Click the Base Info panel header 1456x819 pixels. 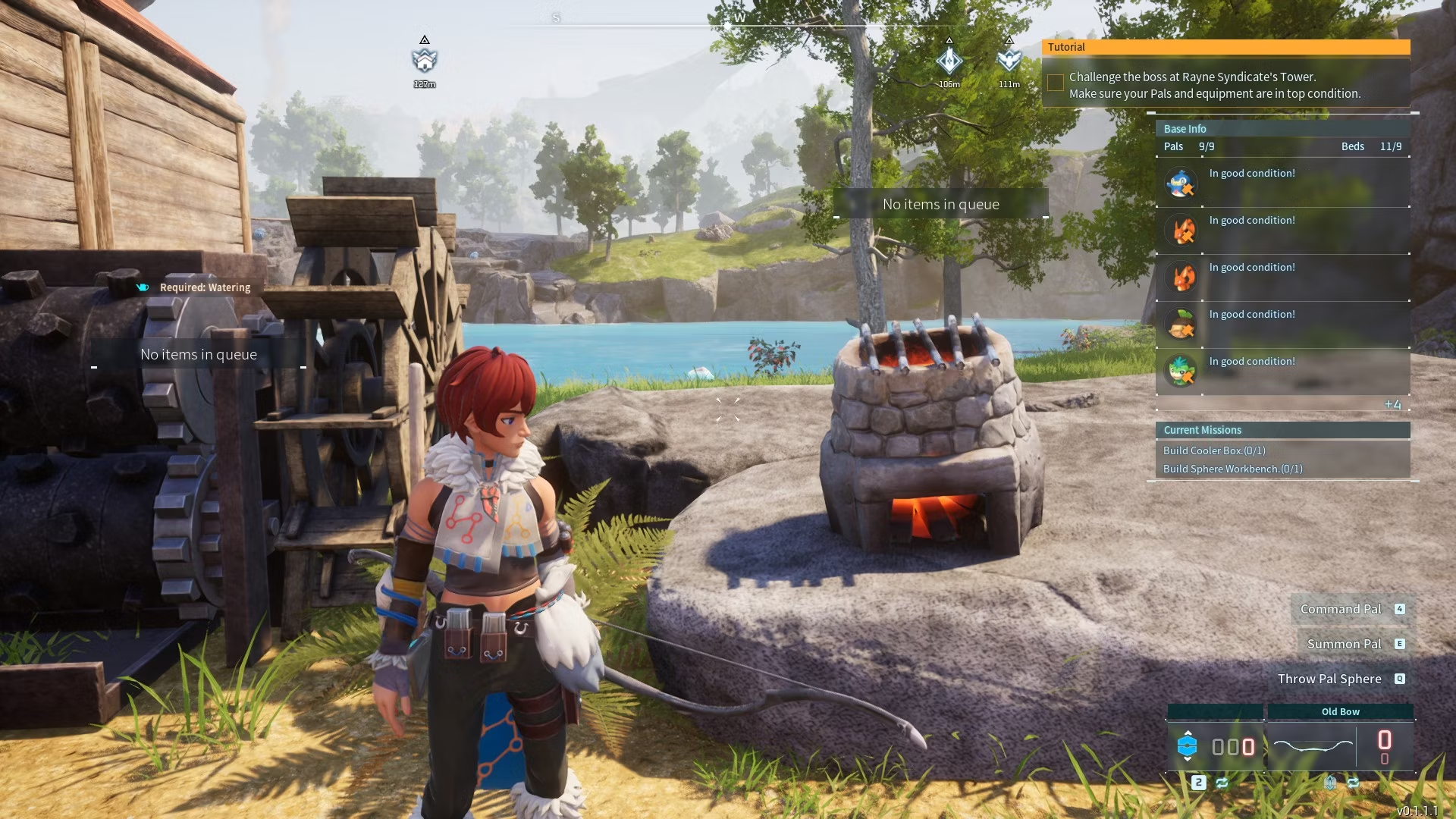[1185, 129]
